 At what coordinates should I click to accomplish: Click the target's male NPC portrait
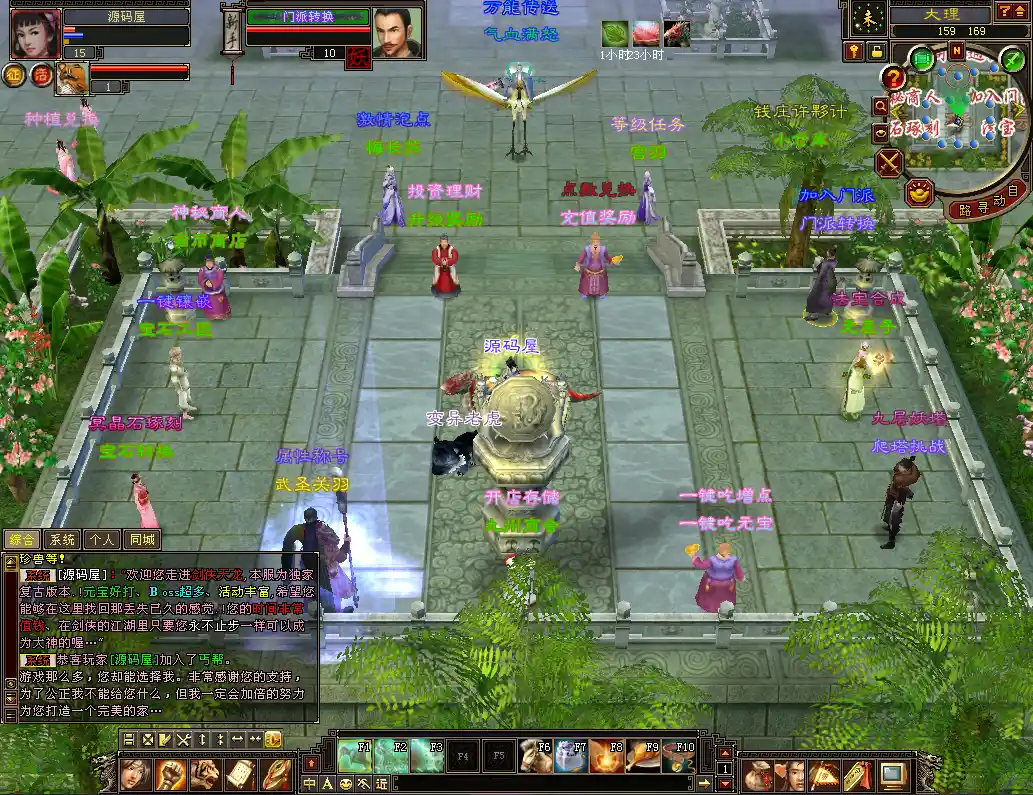point(397,33)
